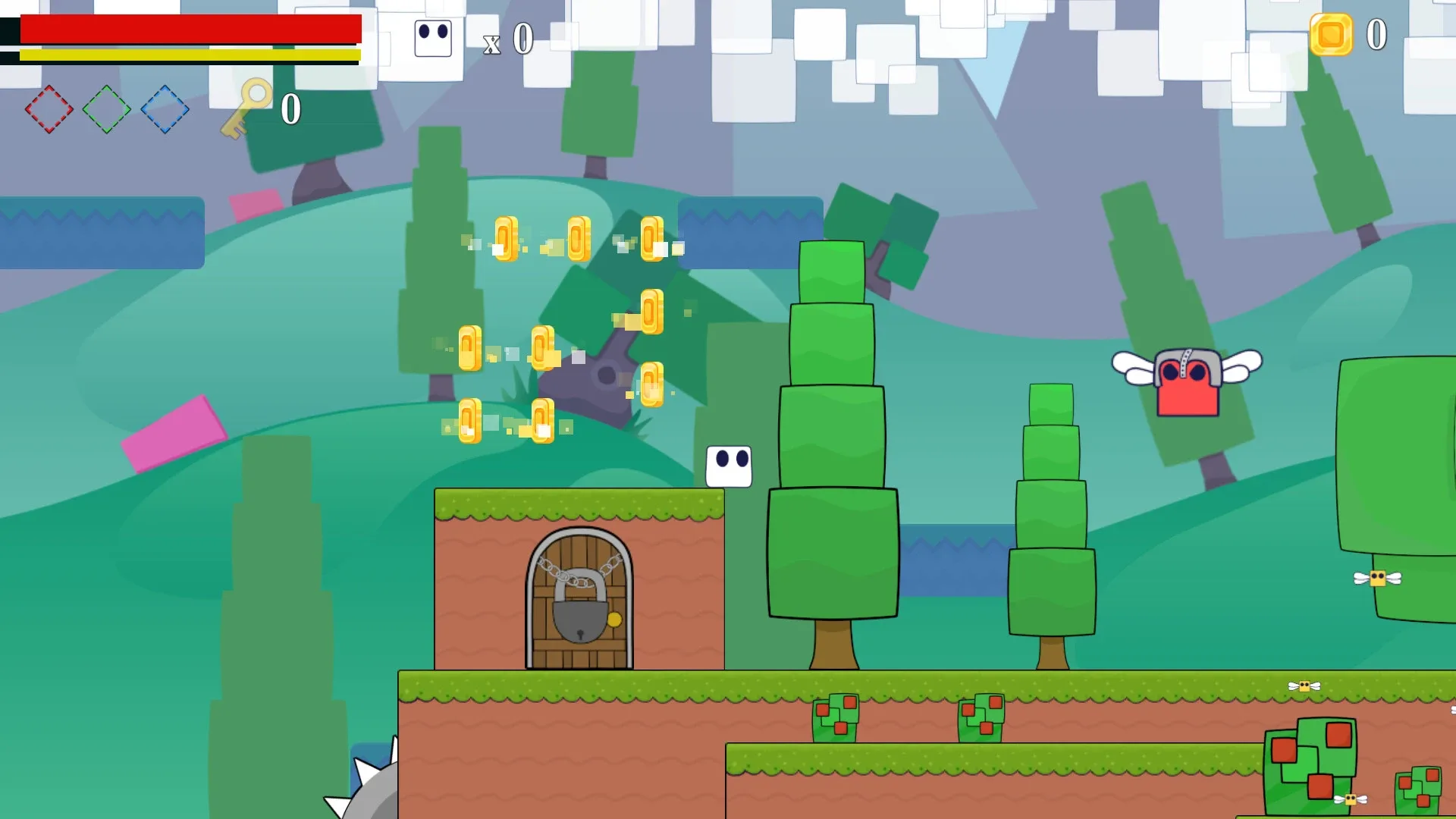Click the key count number zero
Viewport: 1456px width, 819px height.
click(x=290, y=108)
